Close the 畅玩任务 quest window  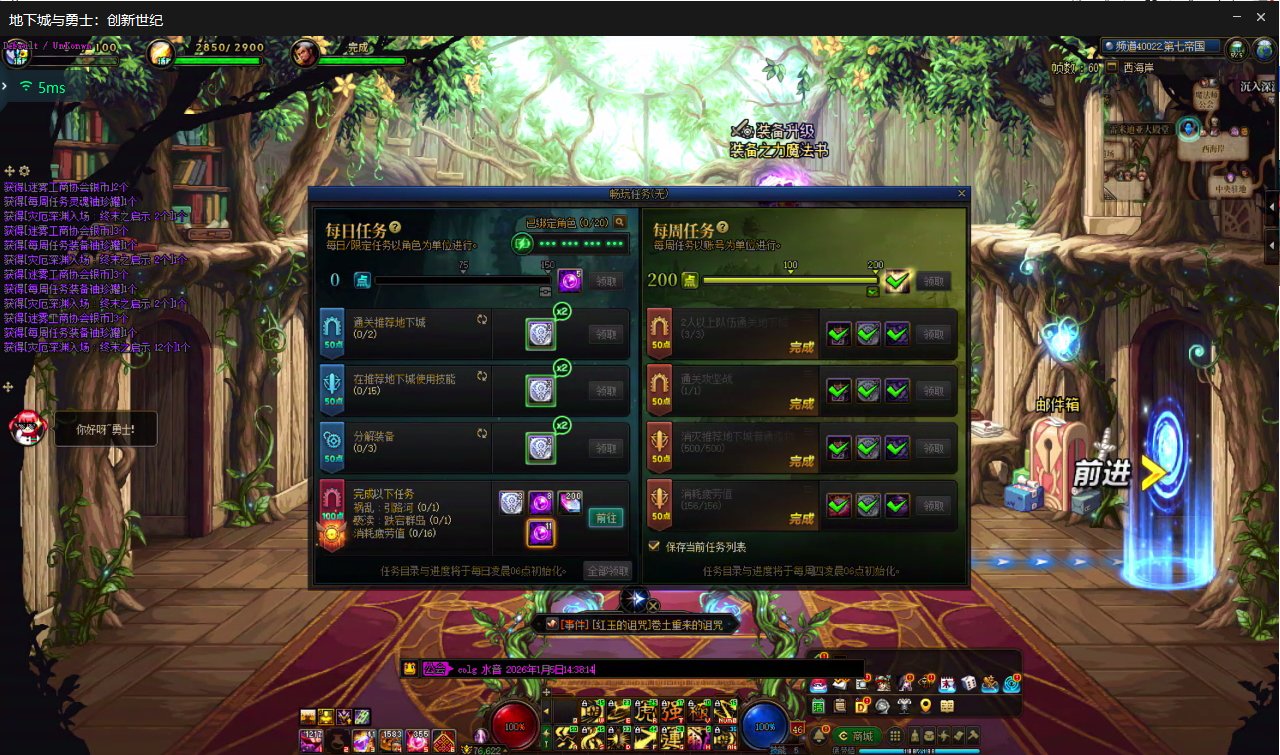962,193
